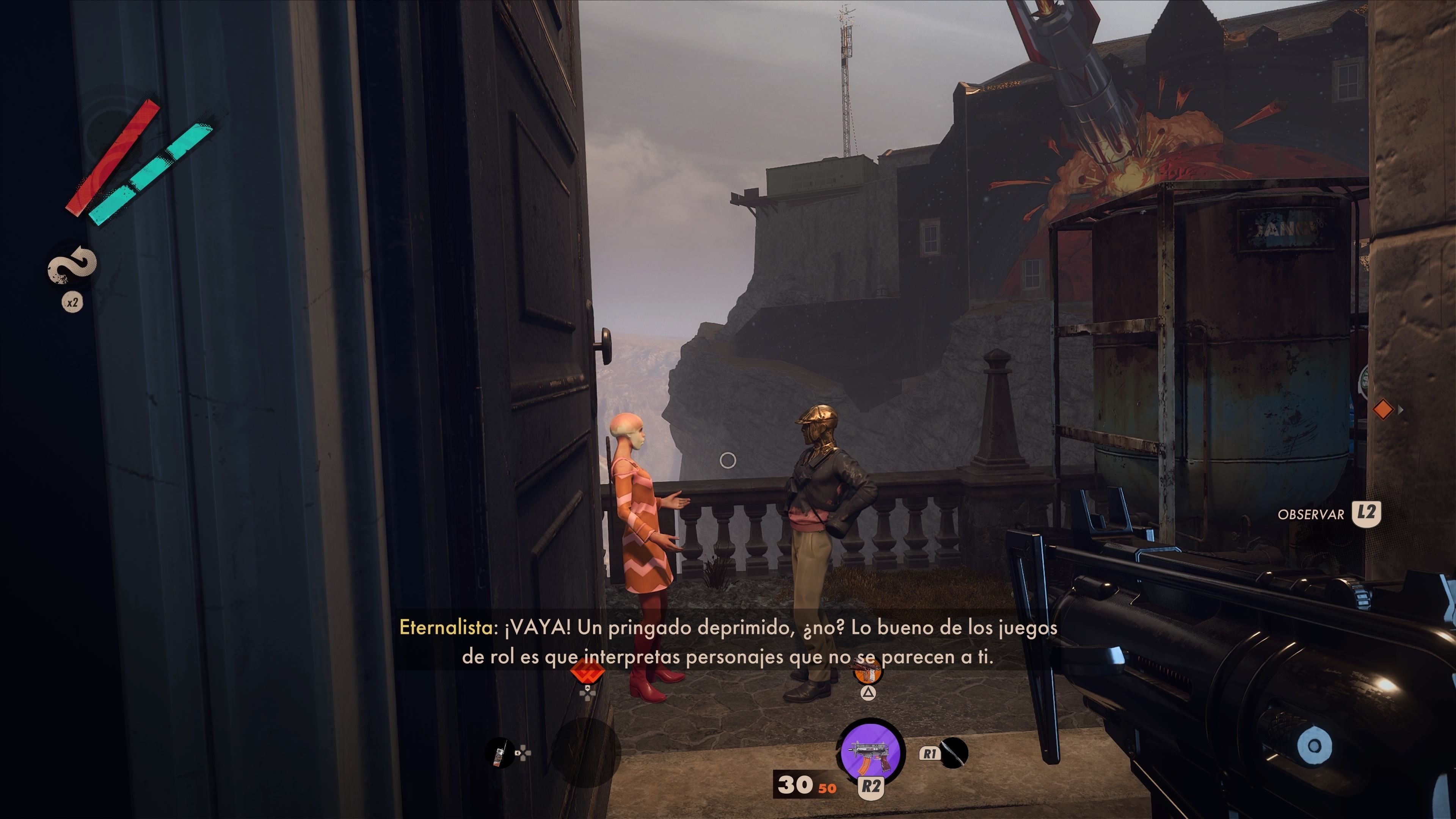Choose the machete melee weapon icon

(x=954, y=753)
